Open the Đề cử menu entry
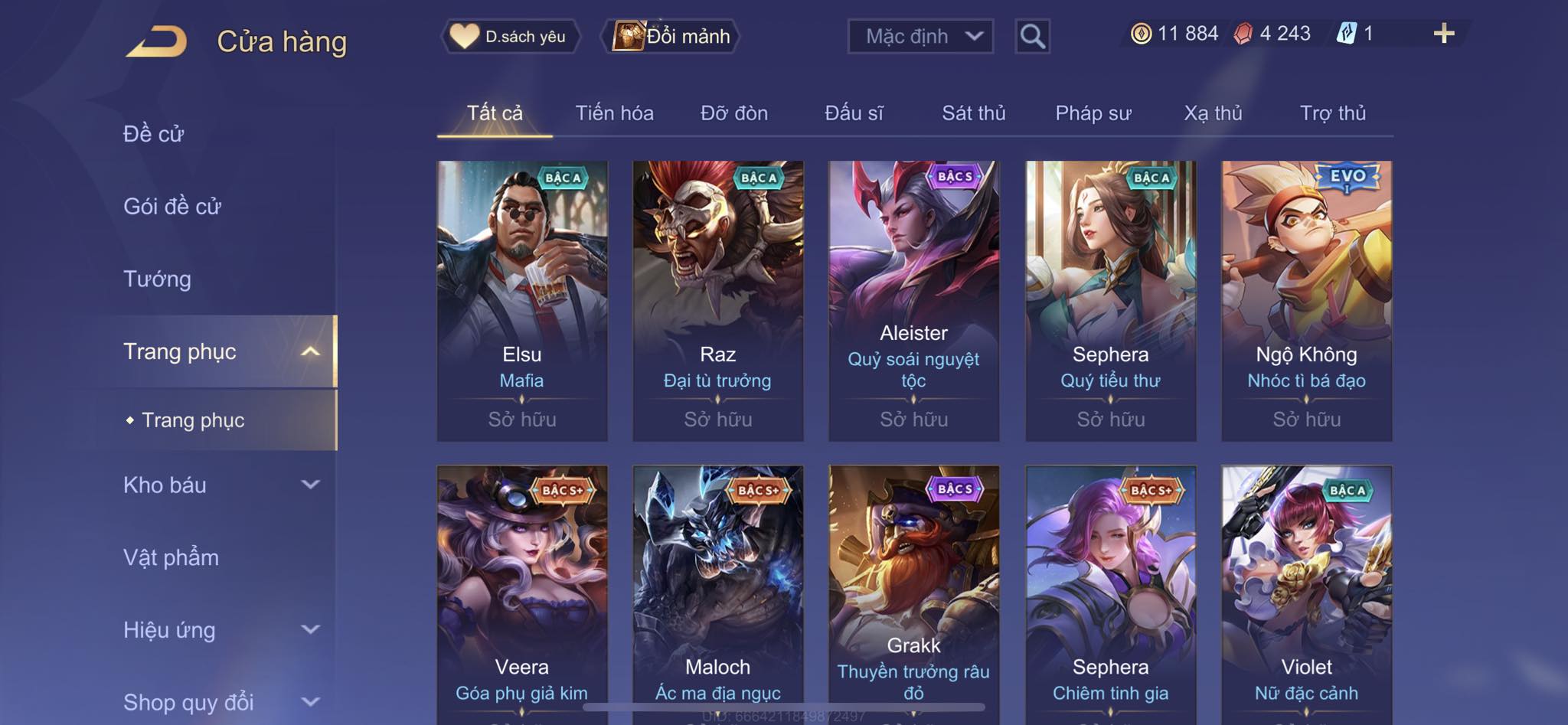The image size is (1568, 725). [154, 134]
